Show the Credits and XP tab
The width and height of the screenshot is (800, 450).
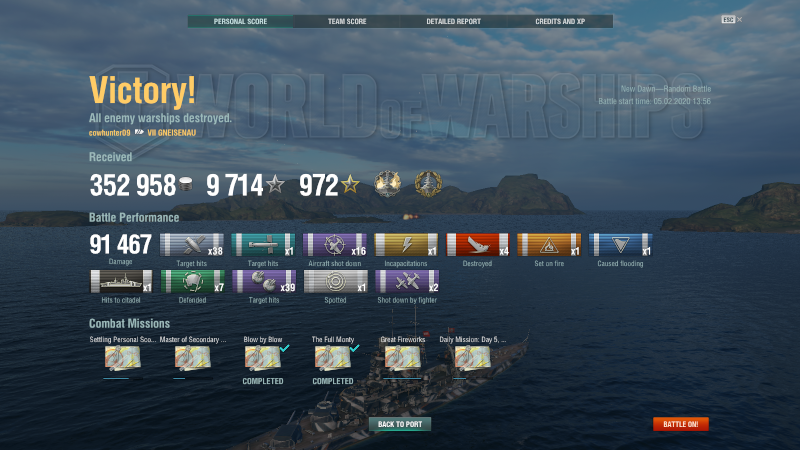click(x=560, y=21)
